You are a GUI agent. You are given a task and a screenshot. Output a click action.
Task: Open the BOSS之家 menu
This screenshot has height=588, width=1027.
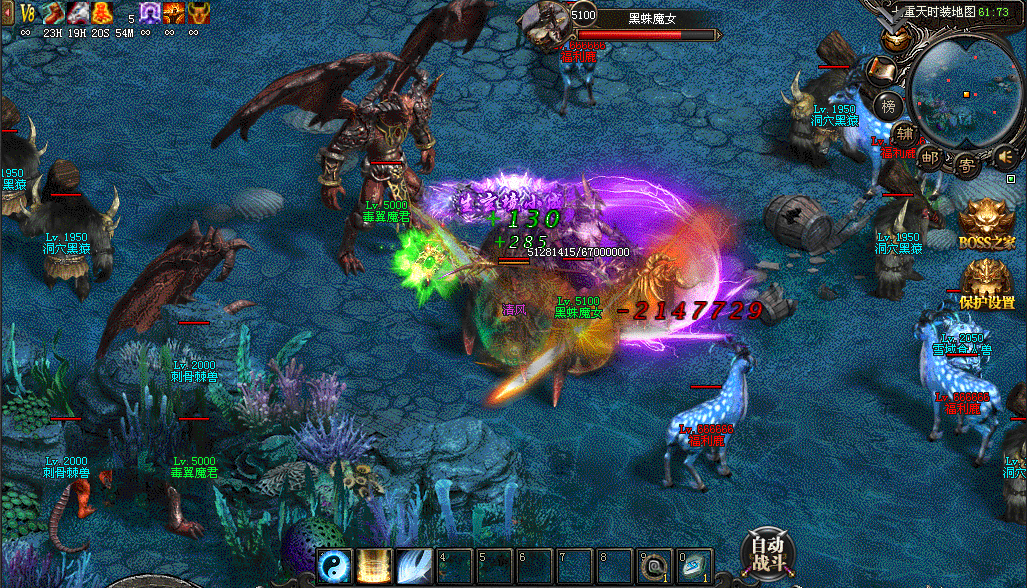[x=986, y=225]
